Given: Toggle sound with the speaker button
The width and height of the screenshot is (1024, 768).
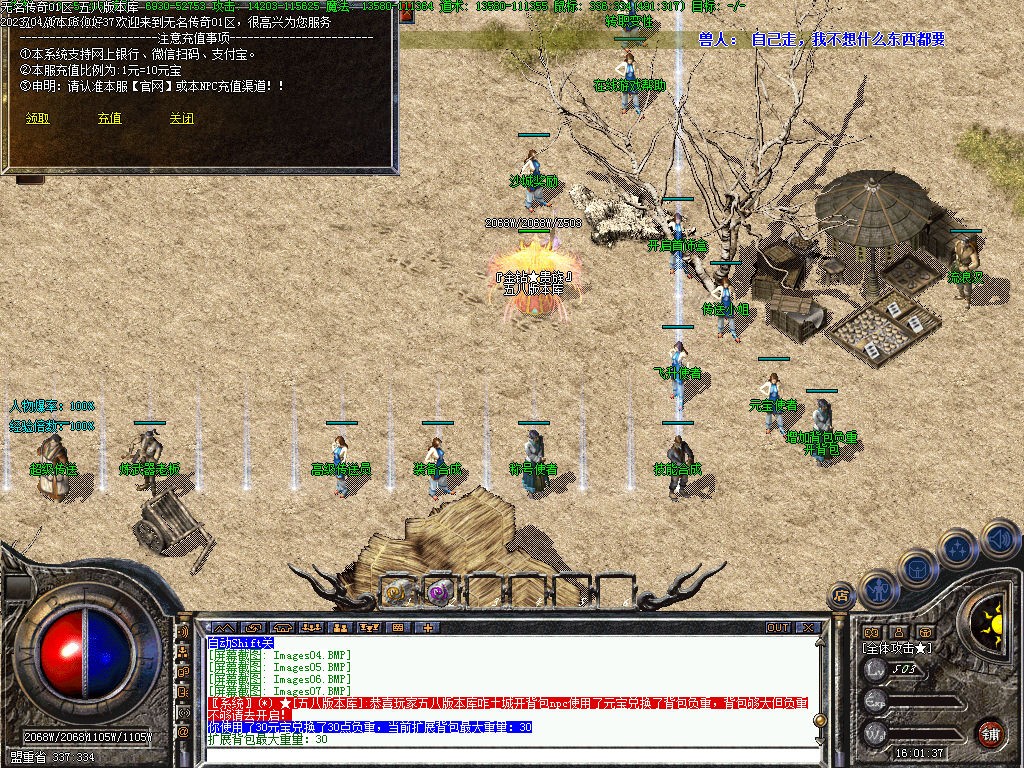Looking at the screenshot, I should click(x=999, y=539).
